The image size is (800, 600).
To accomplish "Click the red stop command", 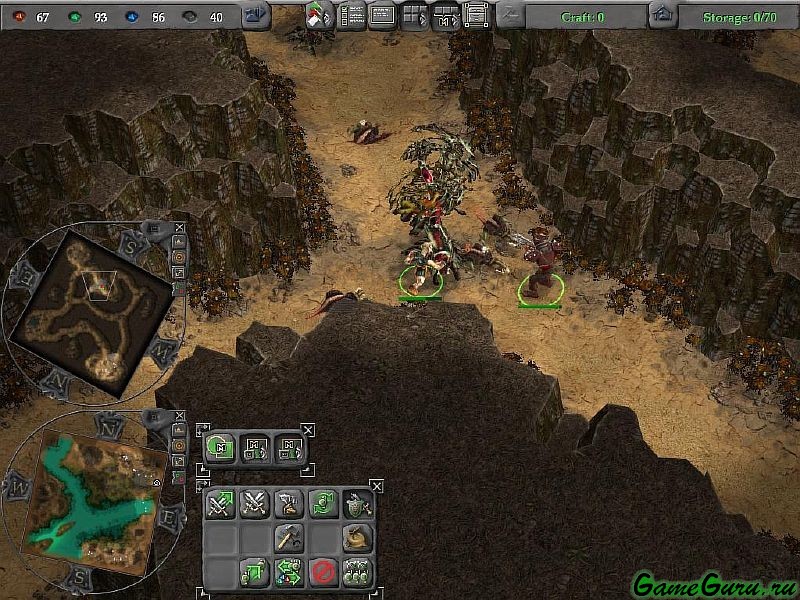I will [322, 572].
